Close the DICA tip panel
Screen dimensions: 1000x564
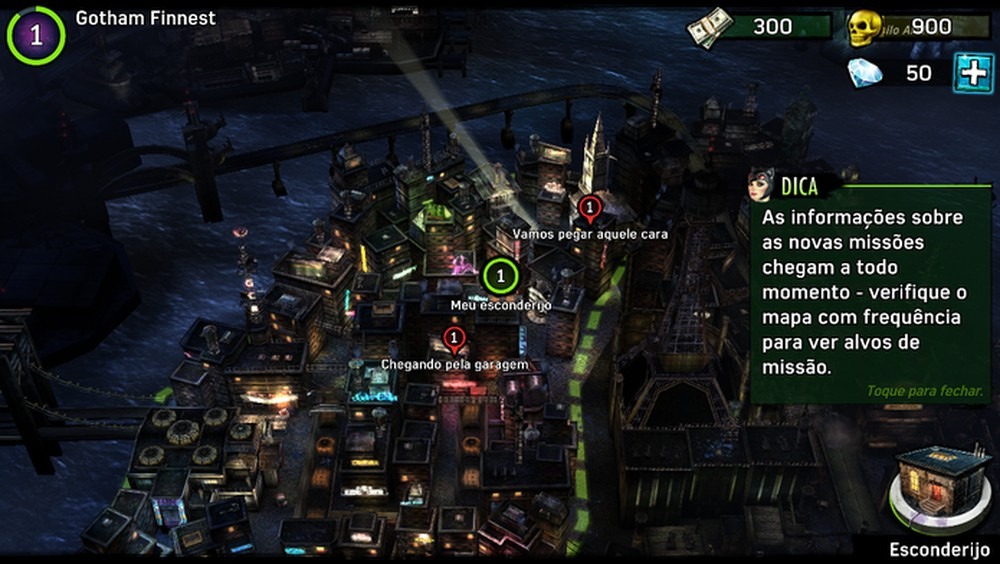click(x=924, y=391)
